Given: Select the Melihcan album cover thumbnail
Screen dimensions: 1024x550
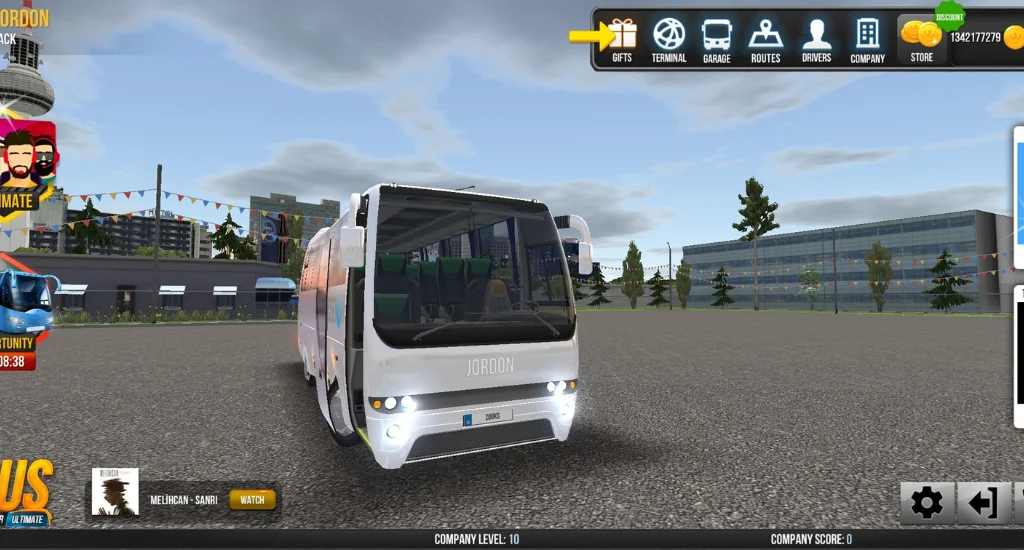Looking at the screenshot, I should (115, 492).
